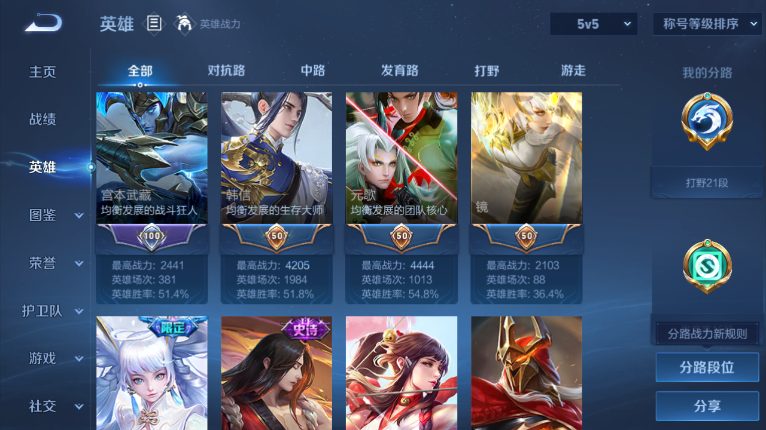Expand the 护卫队 sidebar menu
Viewport: 766px width, 430px height.
pos(48,310)
